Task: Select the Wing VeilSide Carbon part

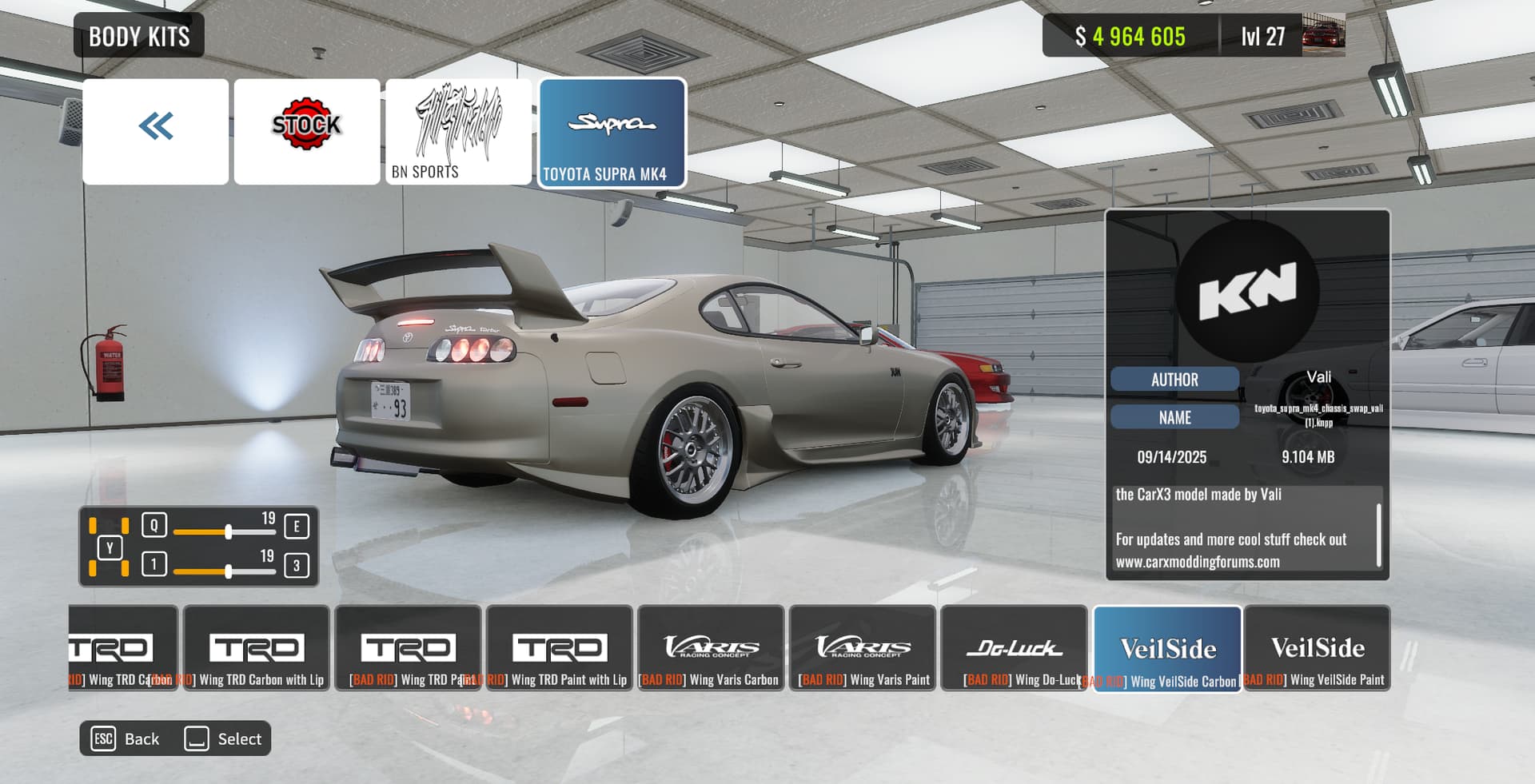Action: (x=1167, y=648)
